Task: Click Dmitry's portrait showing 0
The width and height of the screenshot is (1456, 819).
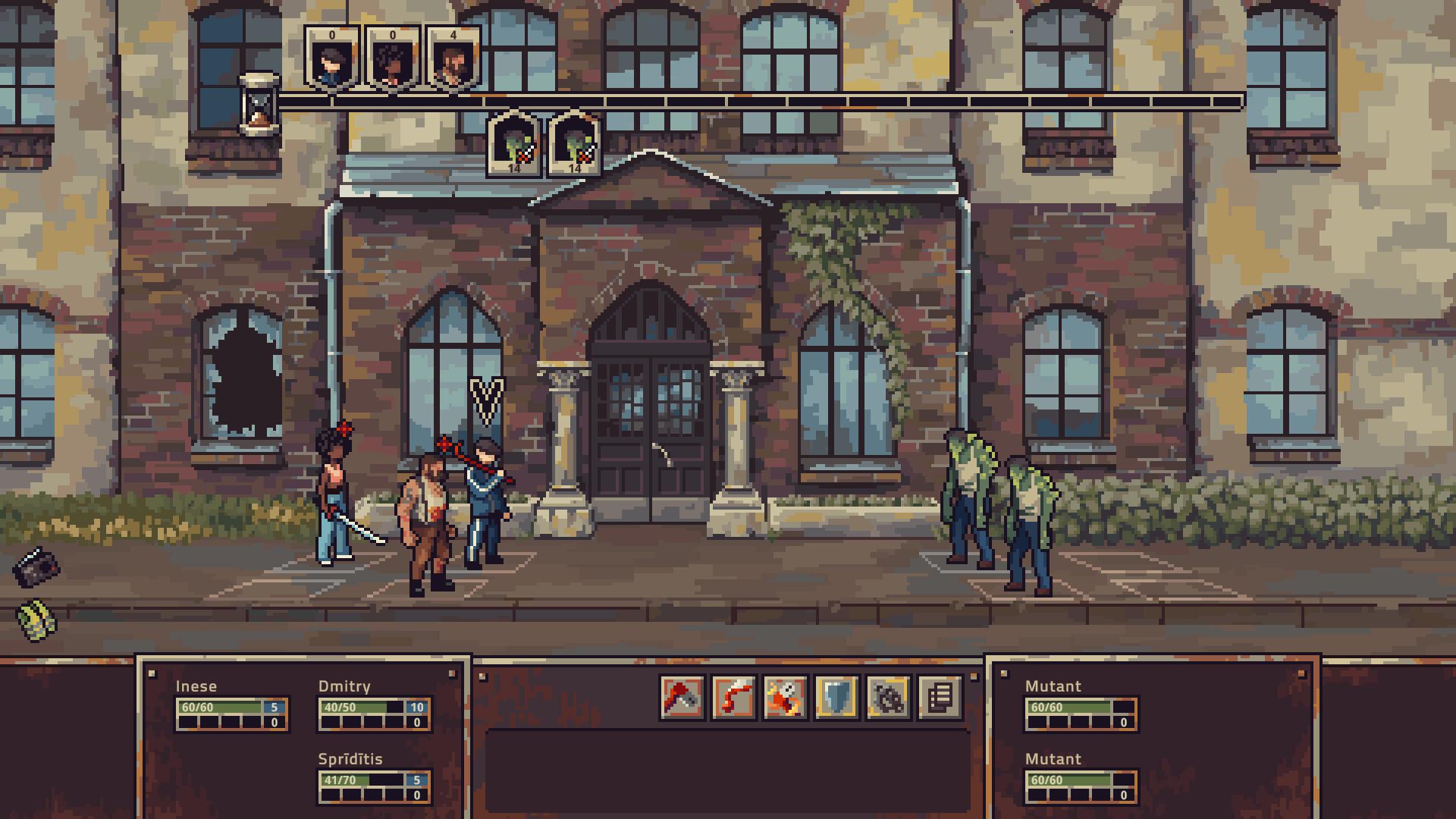Action: pyautogui.click(x=330, y=61)
